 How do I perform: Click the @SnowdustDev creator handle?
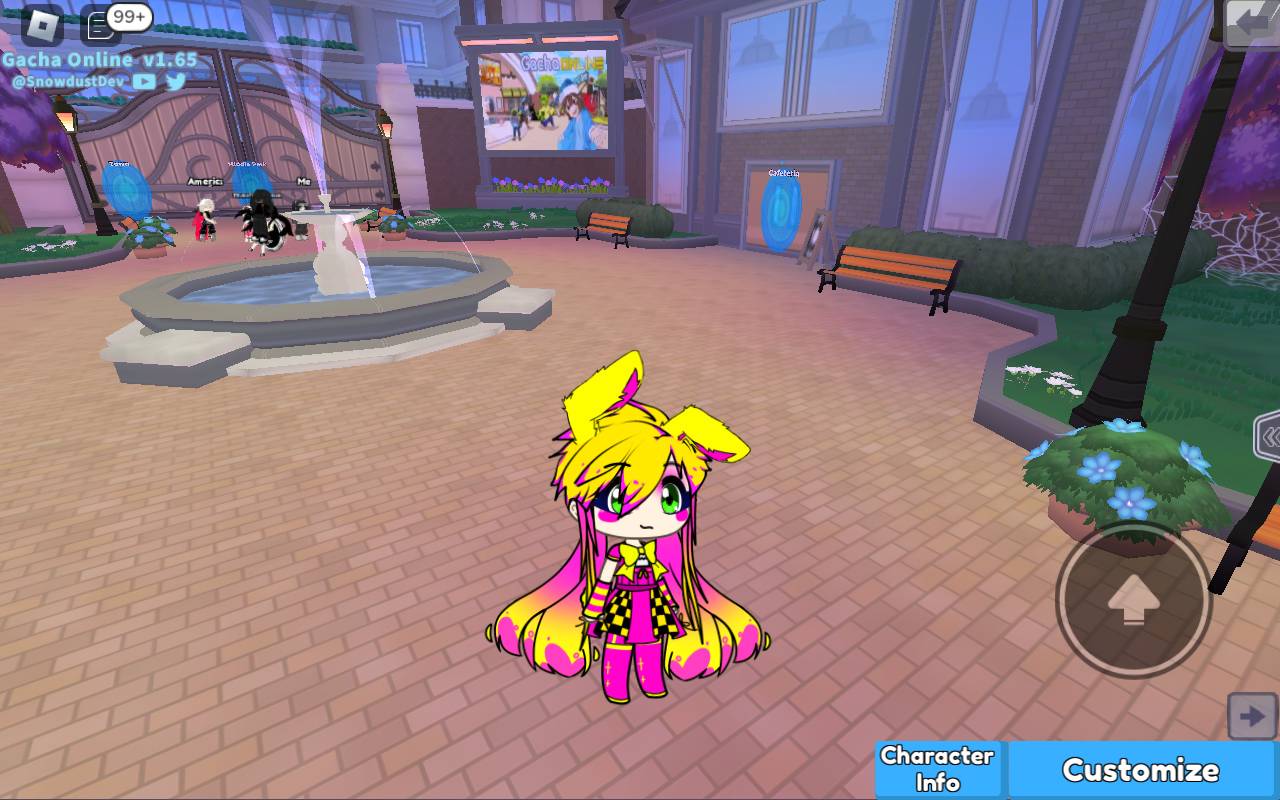(x=70, y=82)
